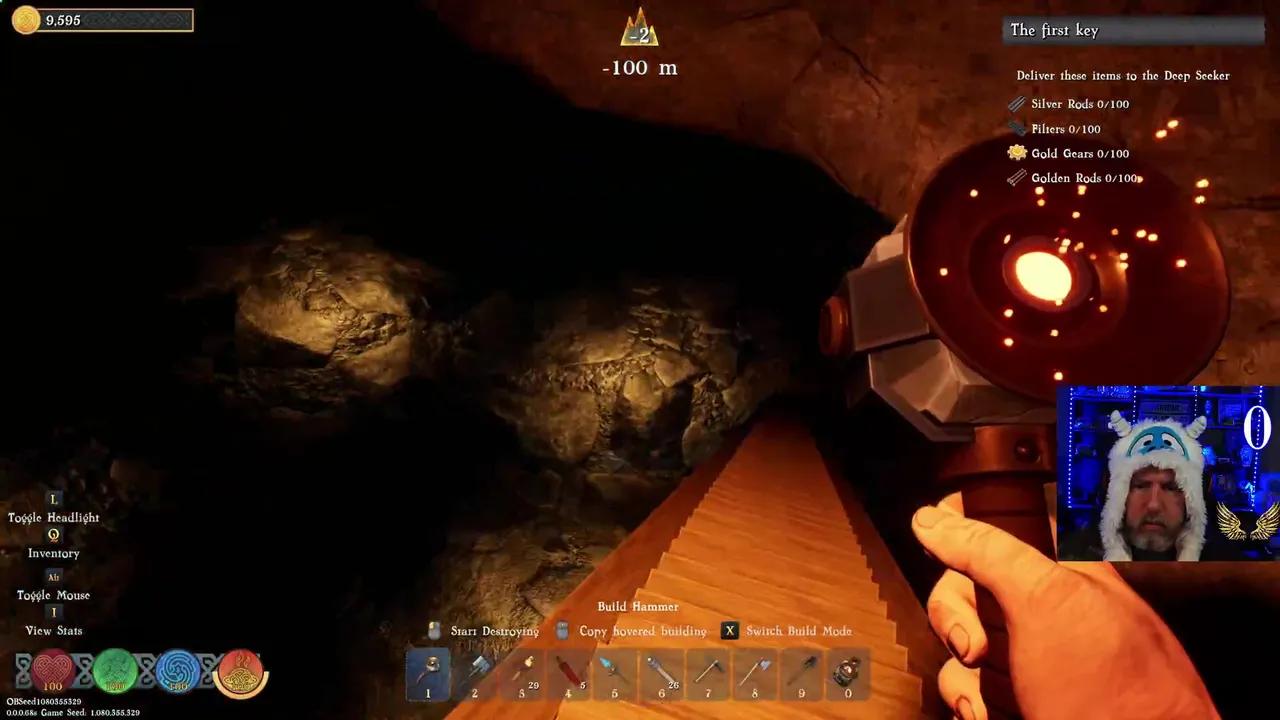Click Start Destroying action prompt
1280x720 pixels.
pos(494,631)
